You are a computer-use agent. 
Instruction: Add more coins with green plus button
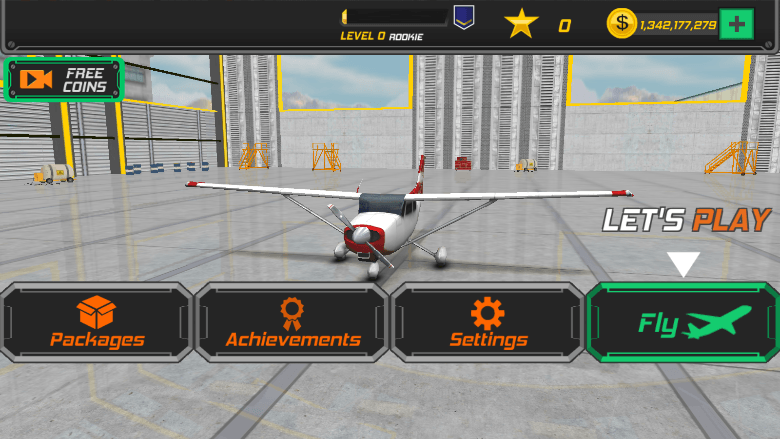click(737, 24)
